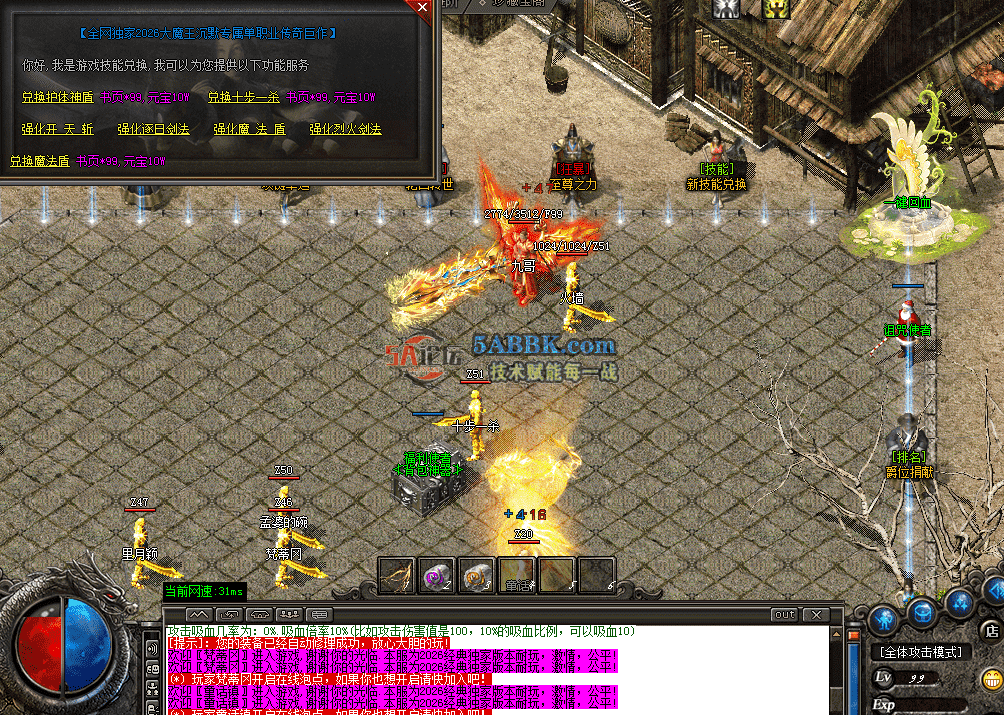Viewport: 1004px width, 715px height.
Task: Open the smiley face emoji button
Action: coord(991,680)
